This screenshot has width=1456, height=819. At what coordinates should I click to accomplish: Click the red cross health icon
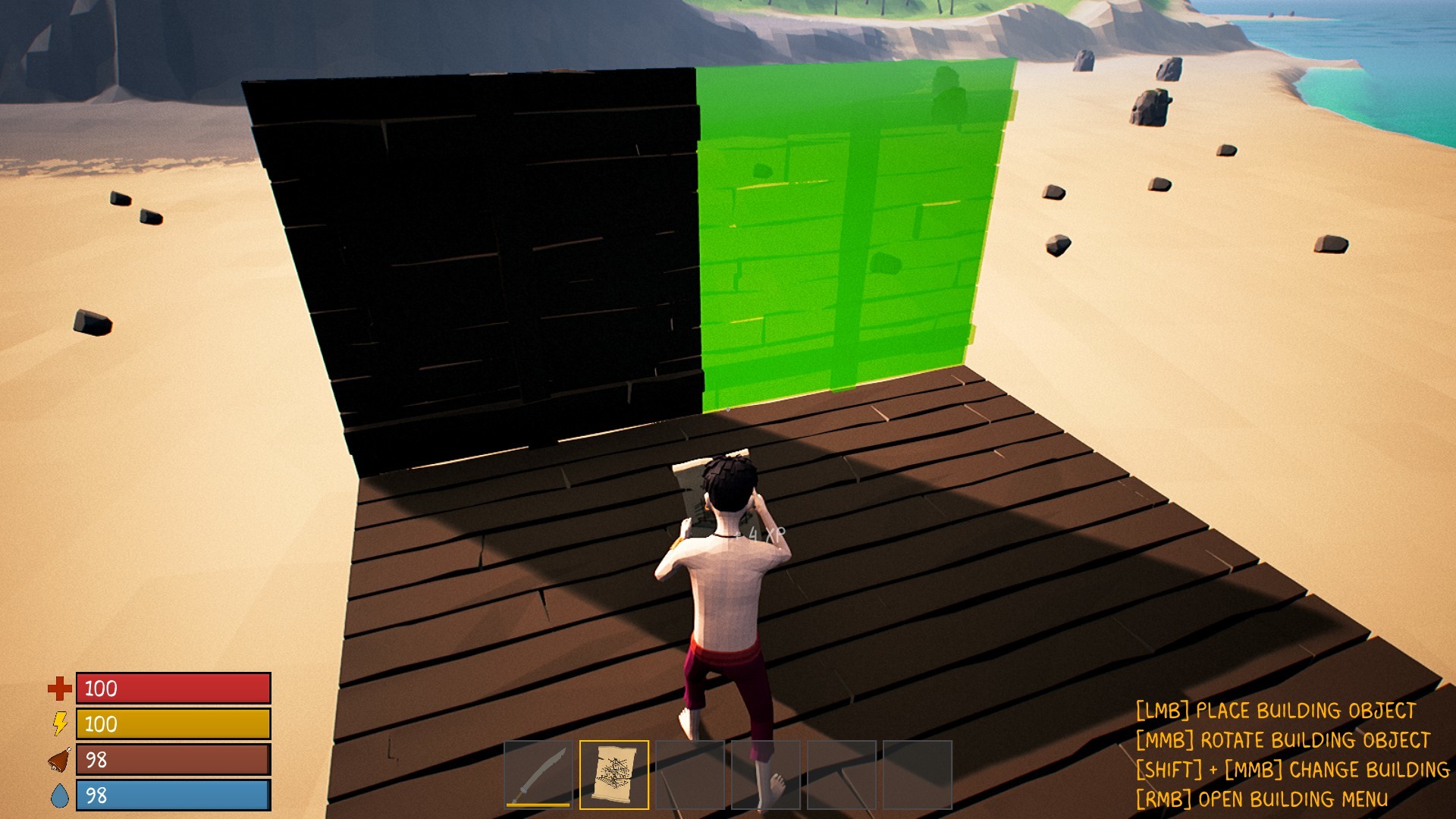[59, 689]
